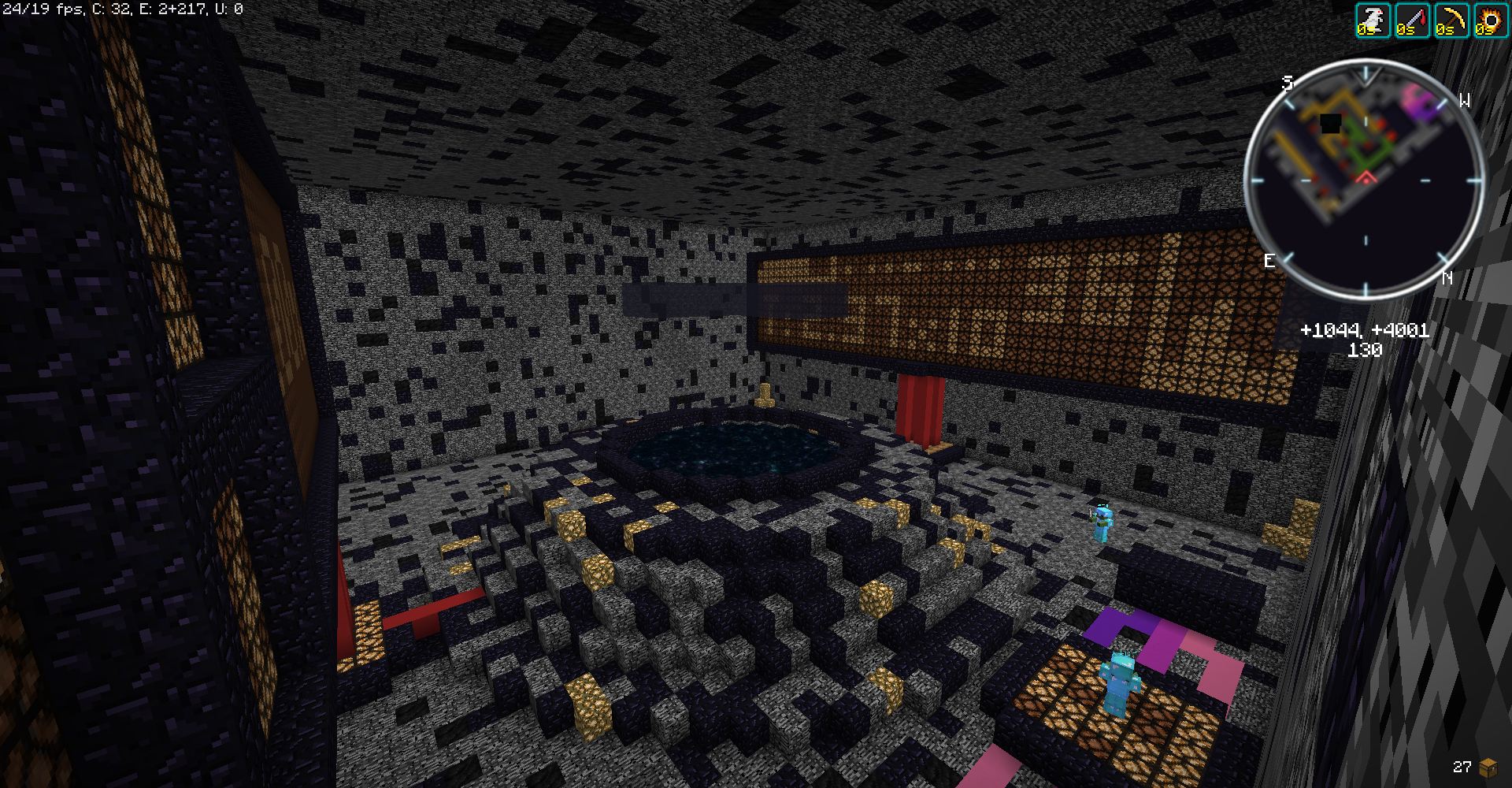The image size is (1512, 788).
Task: Click the golden pickaxe status icon
Action: pyautogui.click(x=1451, y=20)
